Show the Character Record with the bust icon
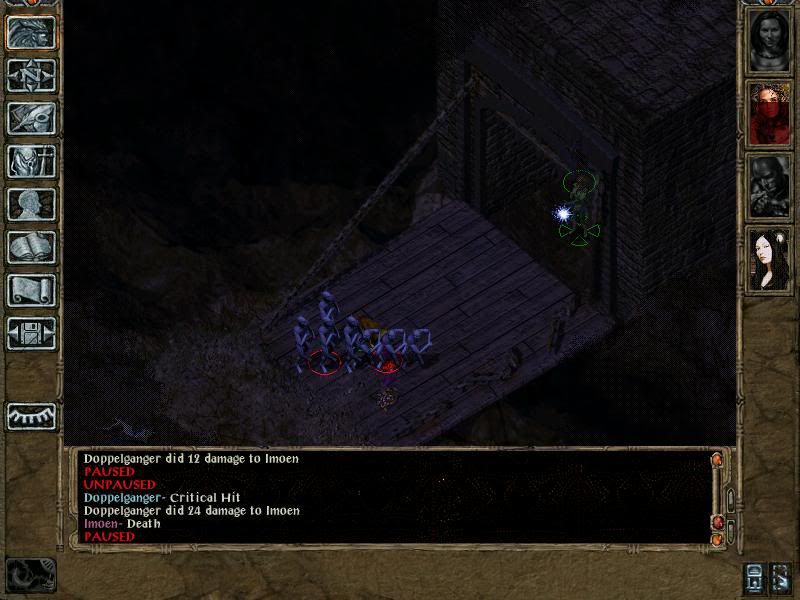800x600 pixels. (x=31, y=204)
